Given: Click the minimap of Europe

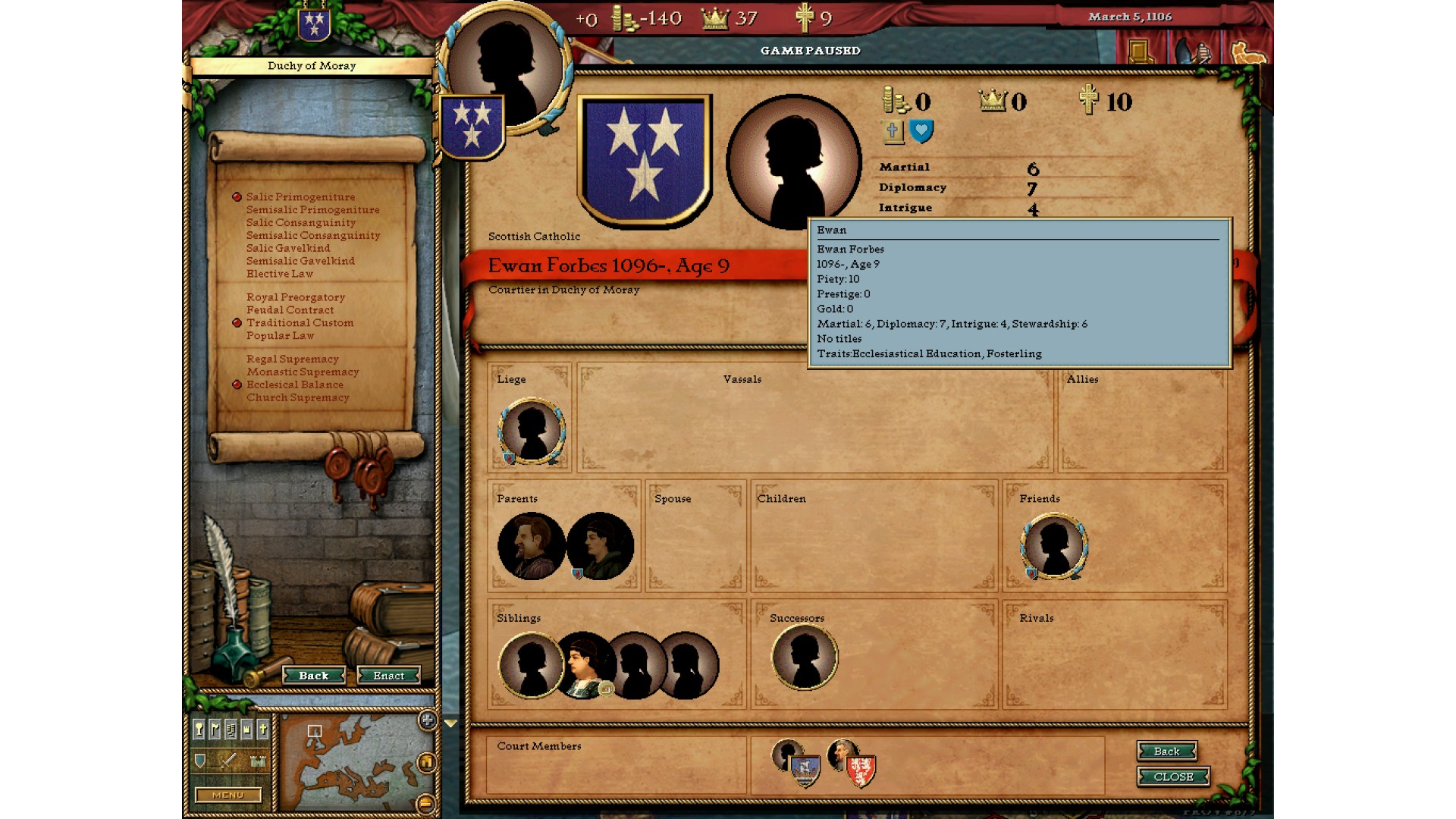Looking at the screenshot, I should tap(349, 762).
